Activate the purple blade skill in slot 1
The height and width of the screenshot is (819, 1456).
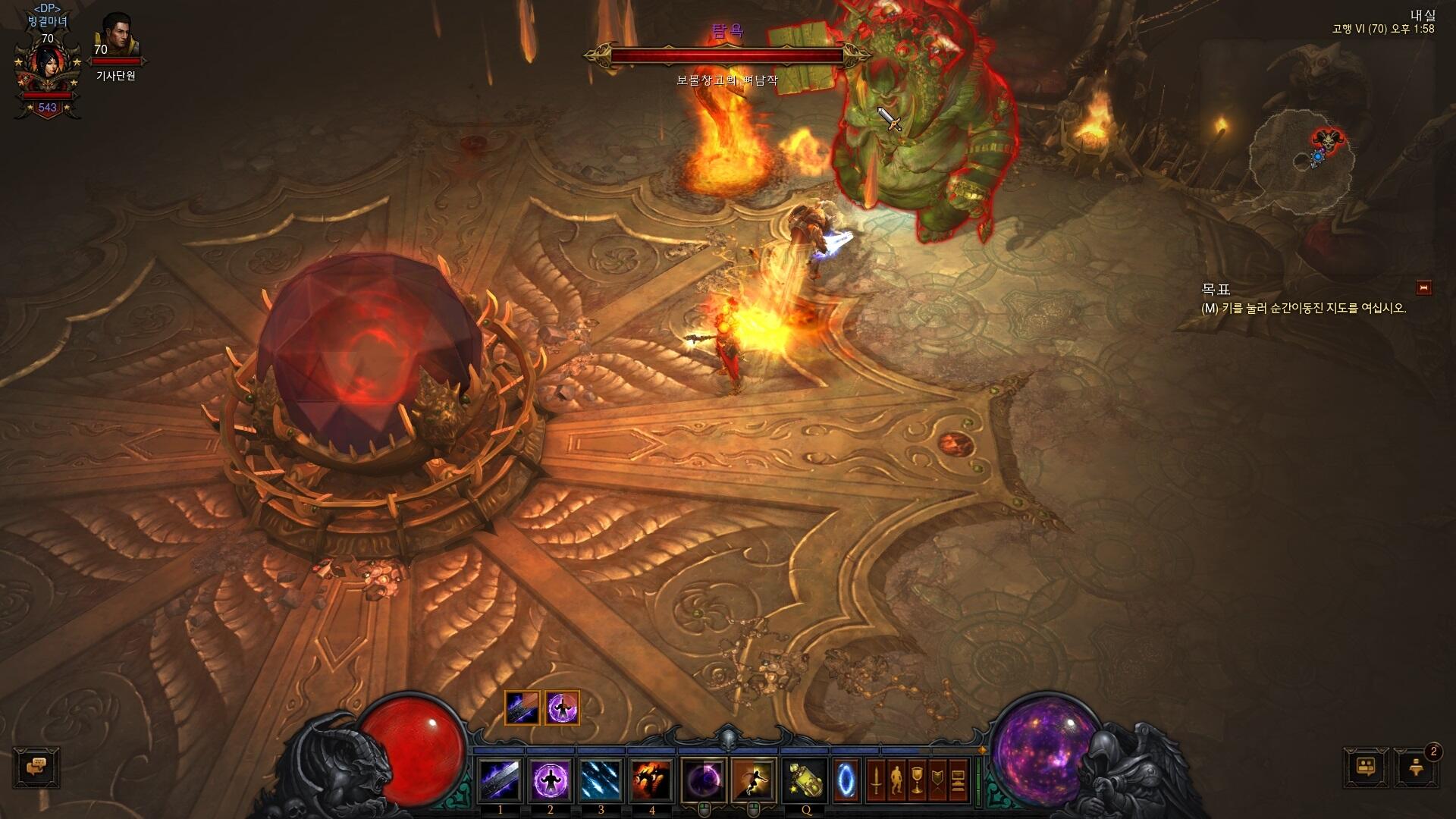pyautogui.click(x=500, y=780)
